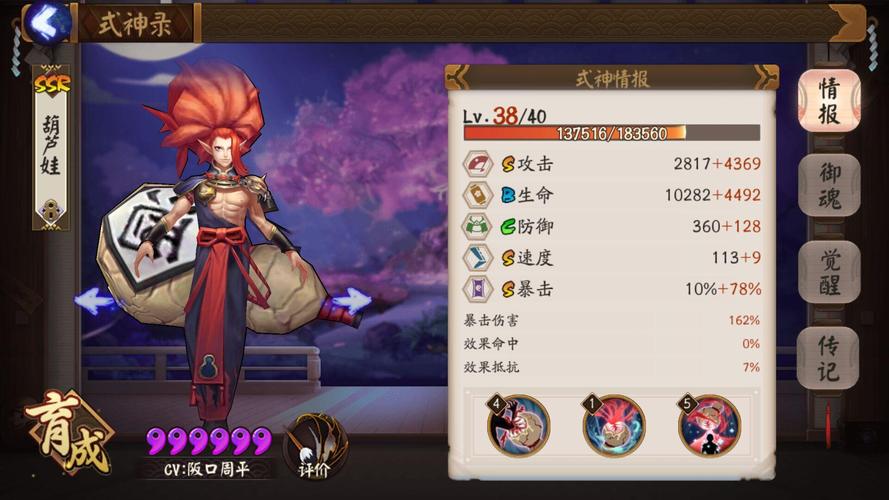Select the 防御 defense stat row

611,226
